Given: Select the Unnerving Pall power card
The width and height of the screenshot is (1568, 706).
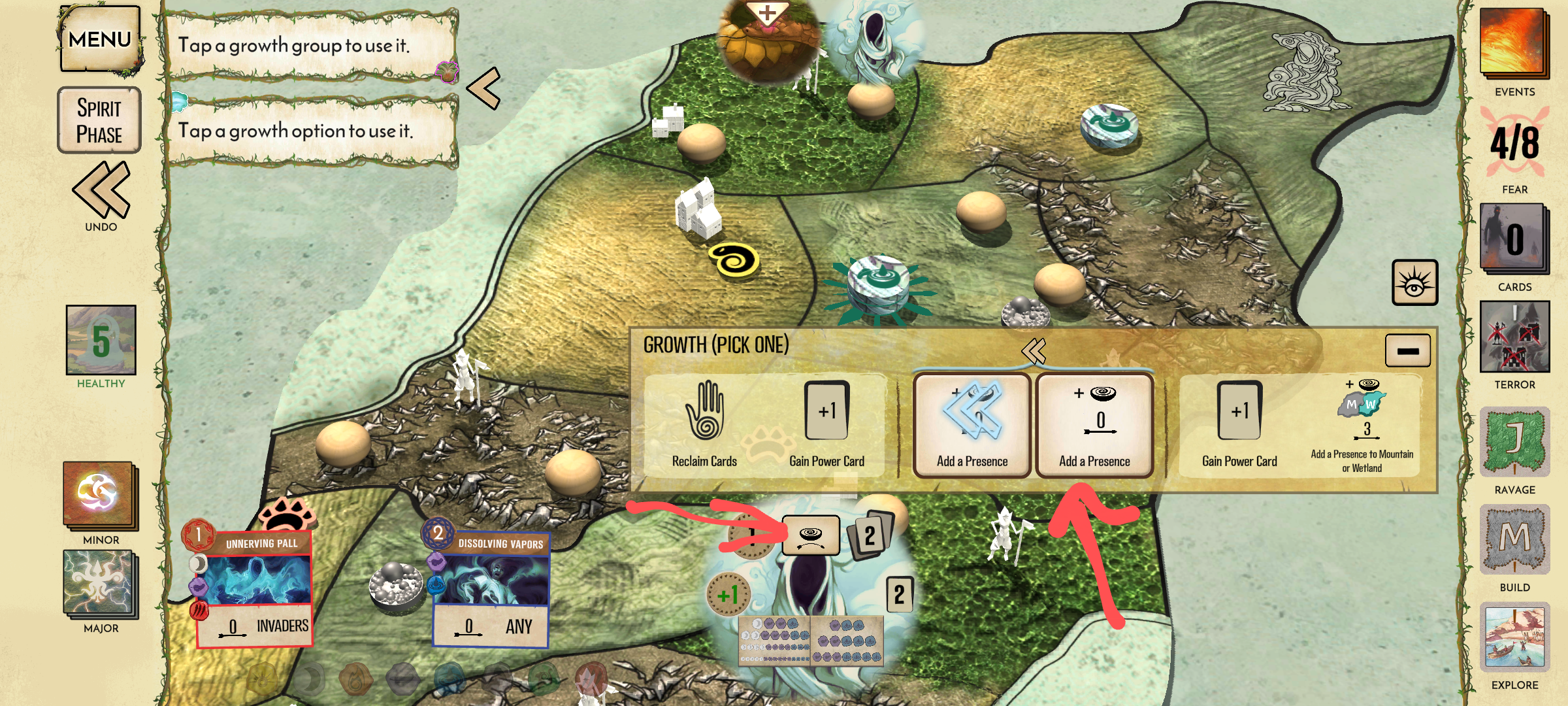Looking at the screenshot, I should (255, 588).
